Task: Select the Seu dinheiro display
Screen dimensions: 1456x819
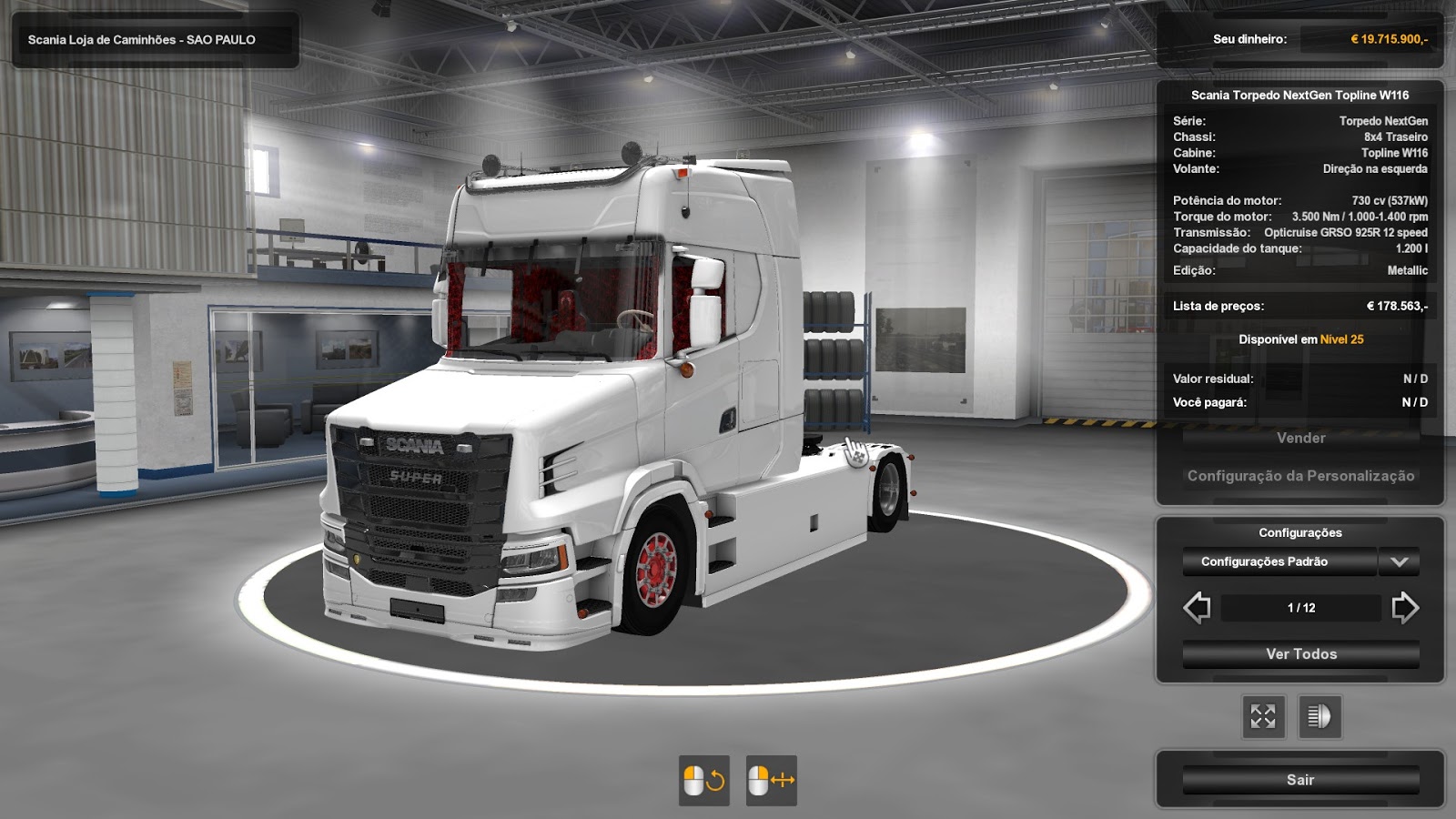Action: 1249,40
